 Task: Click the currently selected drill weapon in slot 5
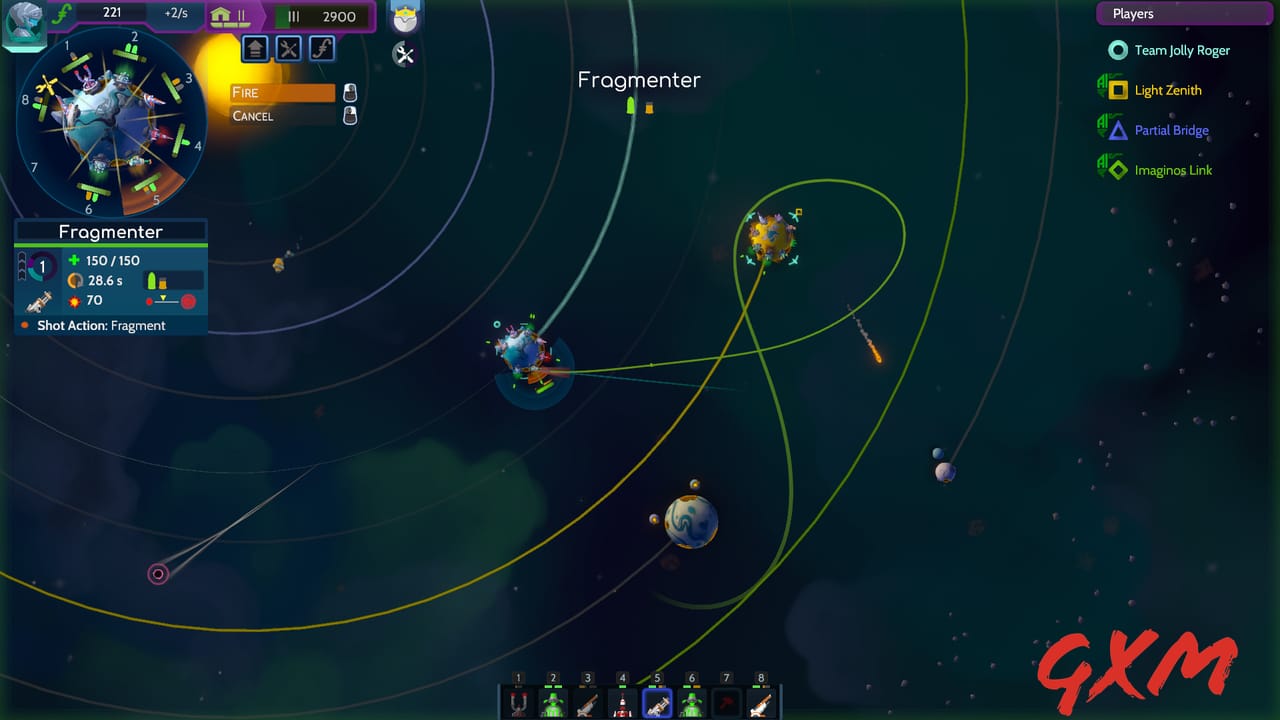coord(657,703)
